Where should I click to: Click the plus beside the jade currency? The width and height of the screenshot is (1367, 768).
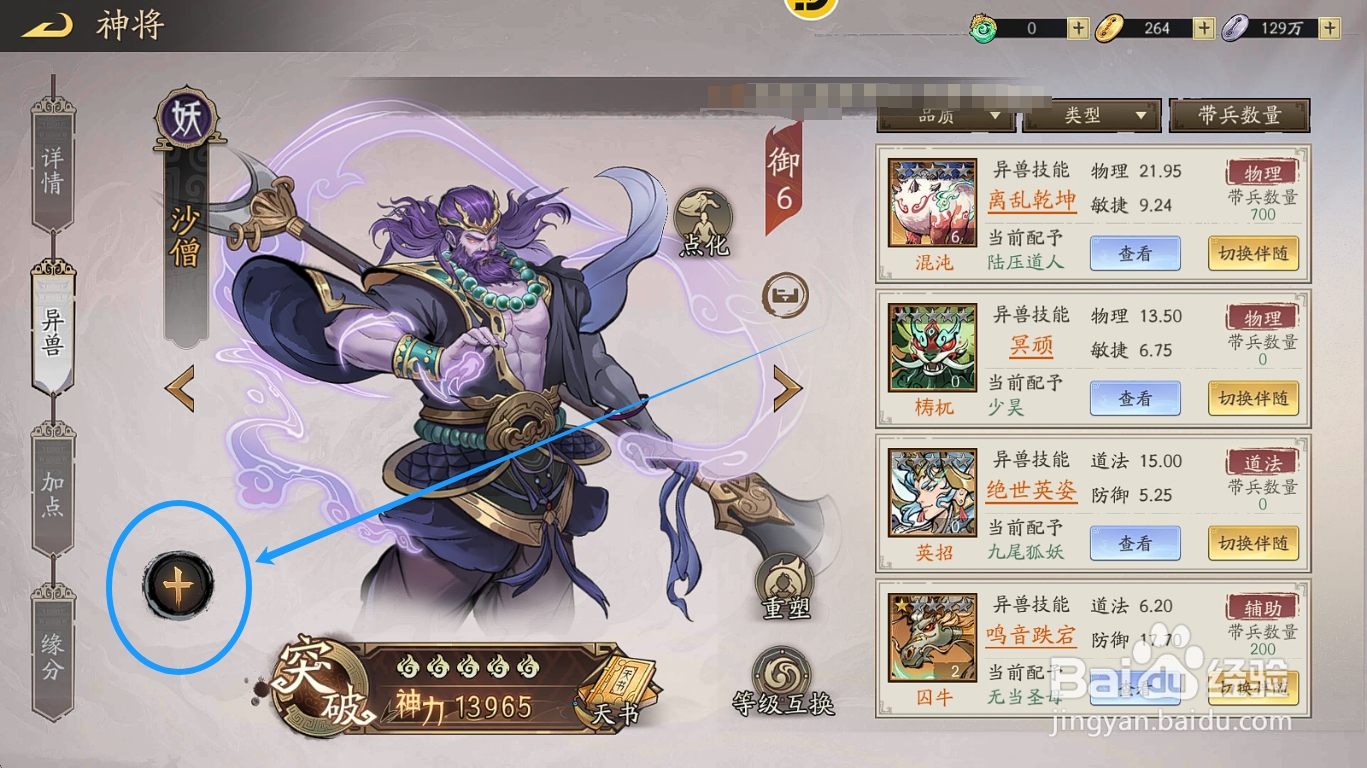pos(1077,28)
